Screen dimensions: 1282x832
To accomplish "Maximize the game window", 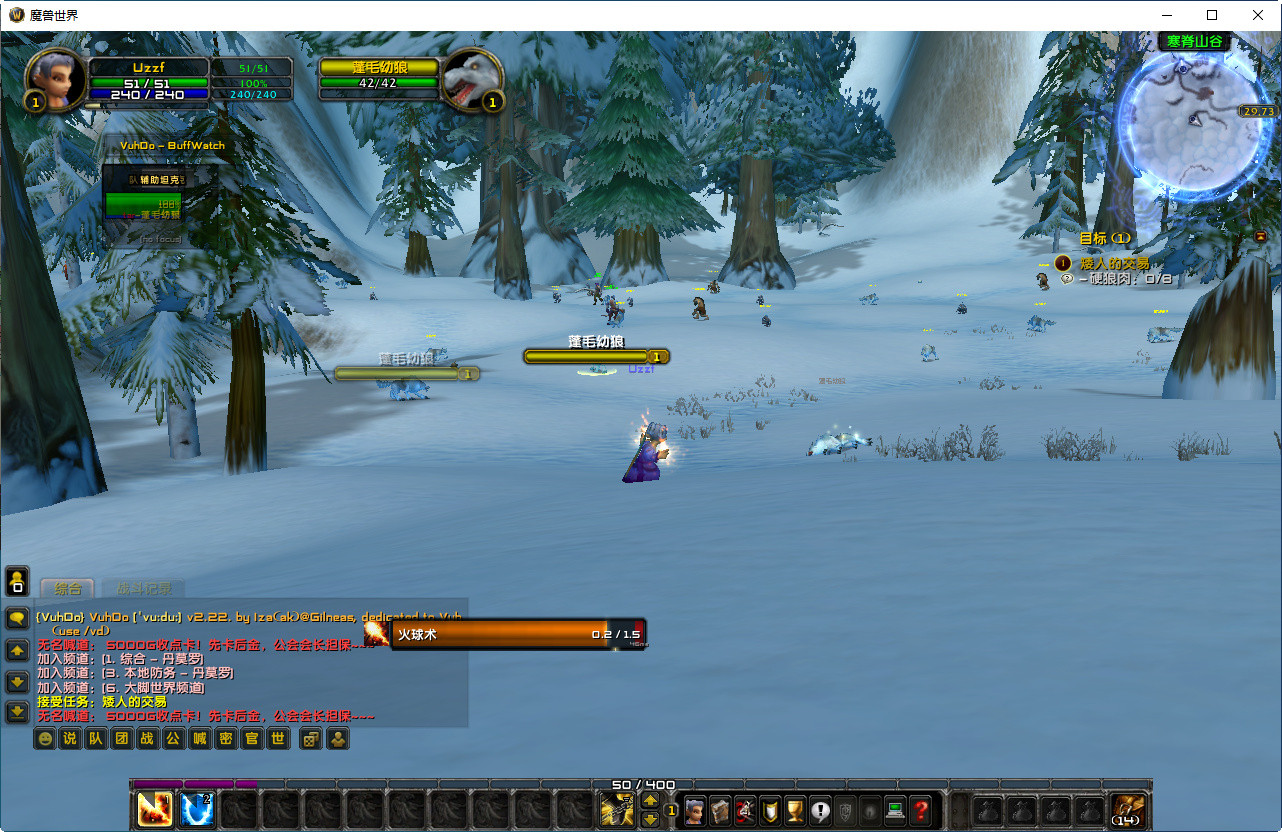I will click(x=1212, y=15).
